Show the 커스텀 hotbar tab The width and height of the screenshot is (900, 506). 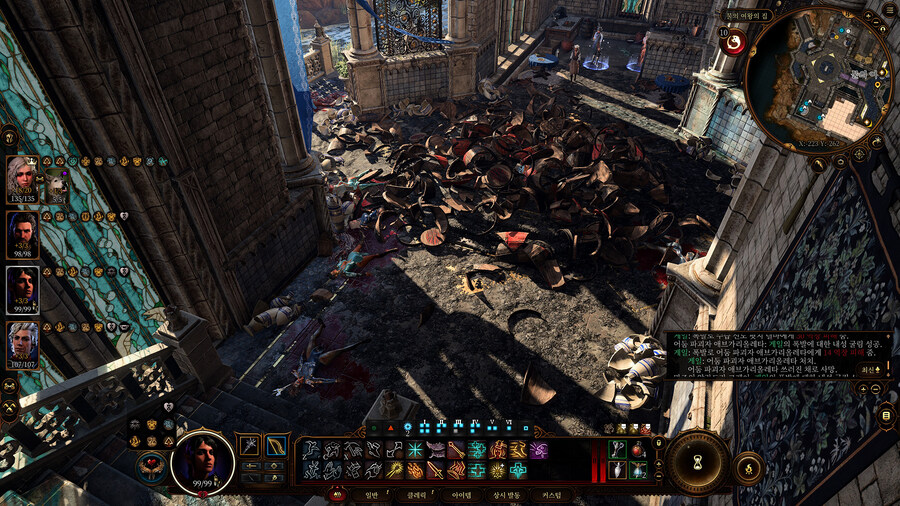click(553, 495)
